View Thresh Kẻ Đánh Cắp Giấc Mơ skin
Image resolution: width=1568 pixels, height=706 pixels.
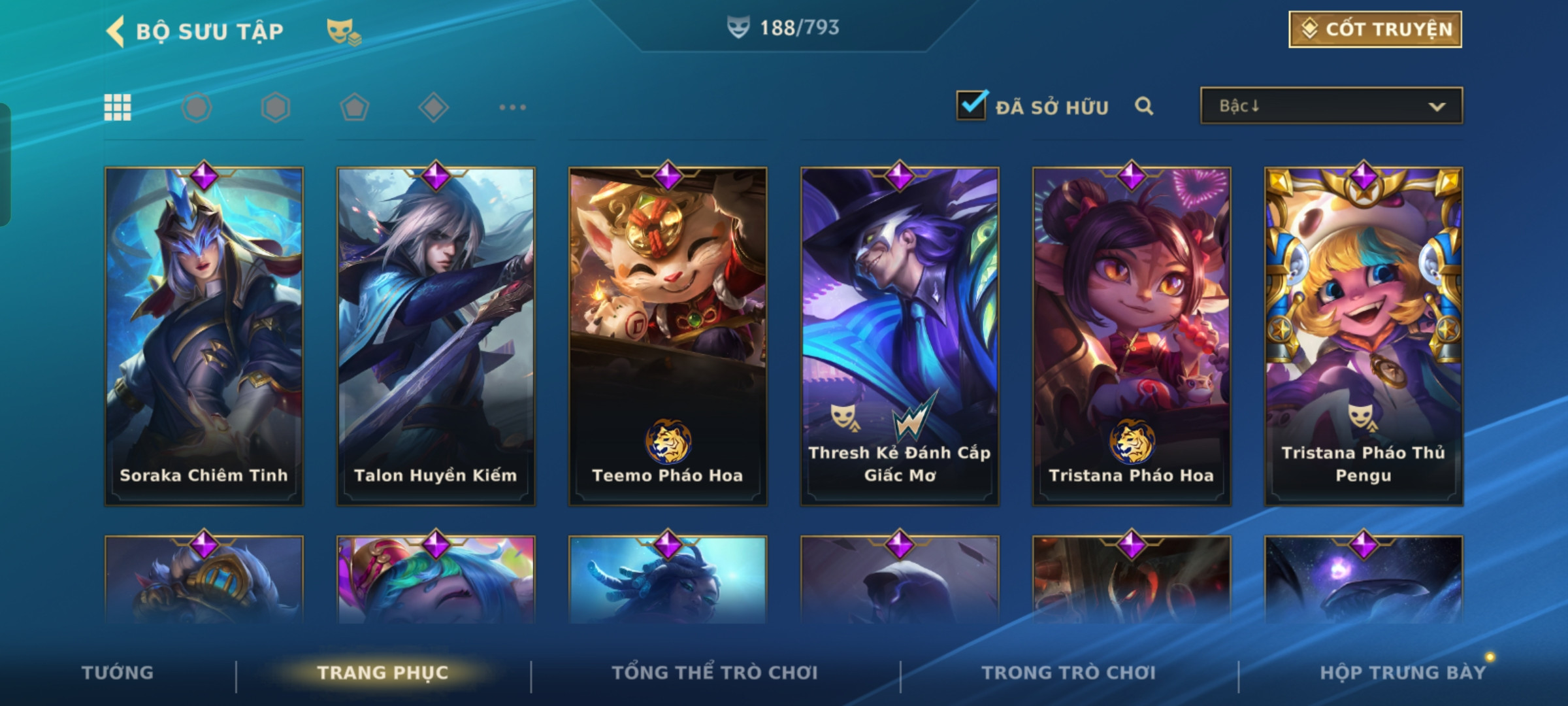pyautogui.click(x=900, y=336)
